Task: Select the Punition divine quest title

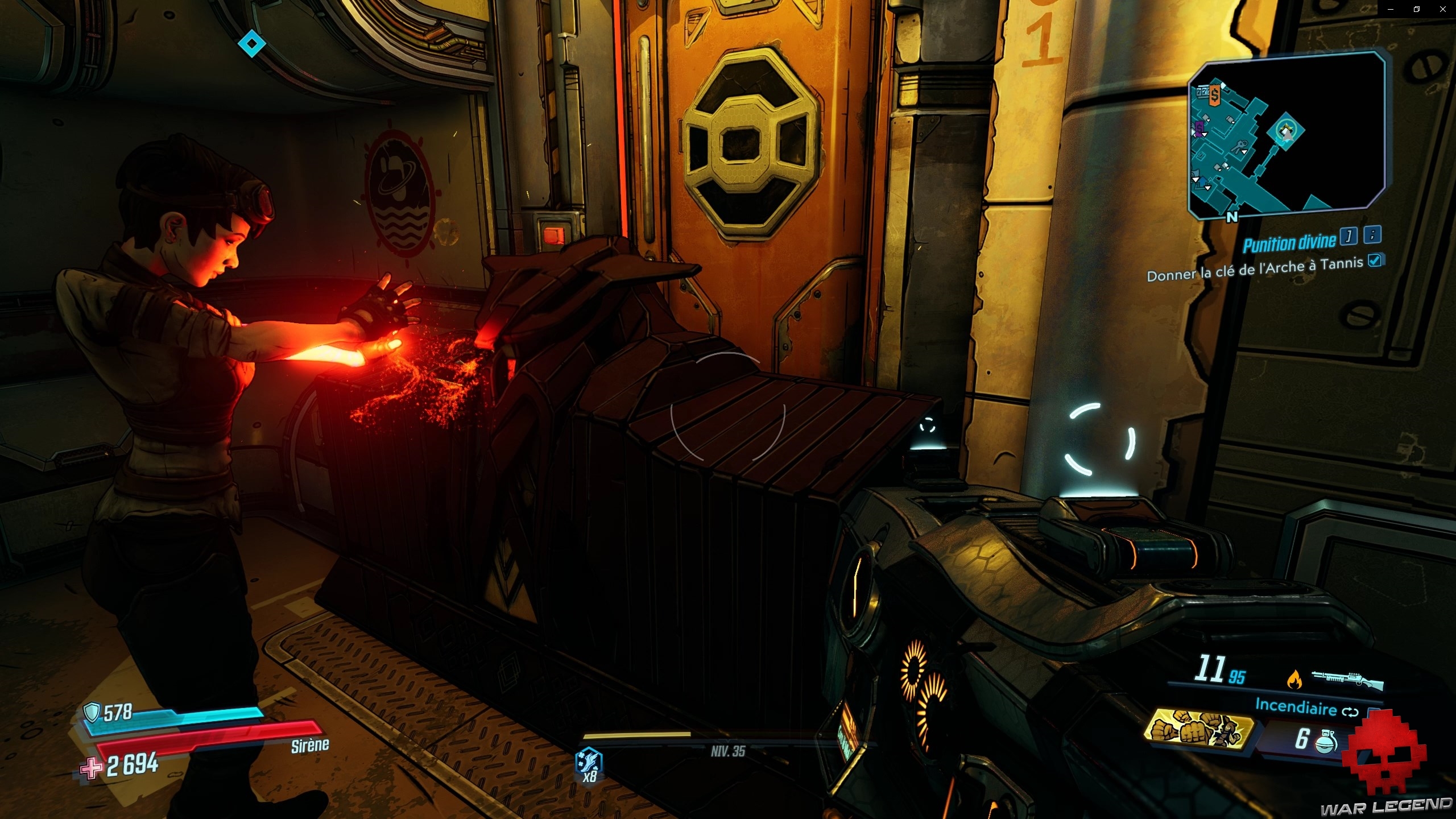Action: click(x=1288, y=243)
